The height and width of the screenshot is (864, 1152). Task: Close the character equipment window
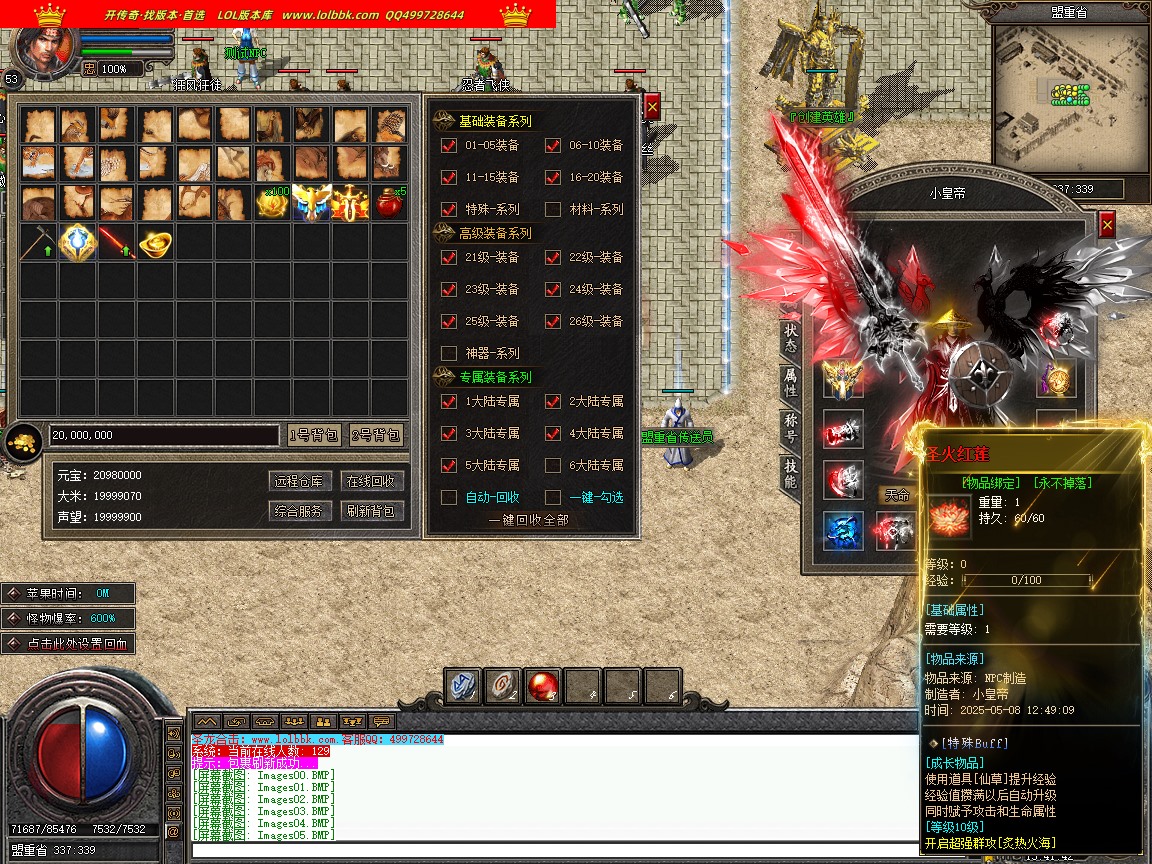1106,225
